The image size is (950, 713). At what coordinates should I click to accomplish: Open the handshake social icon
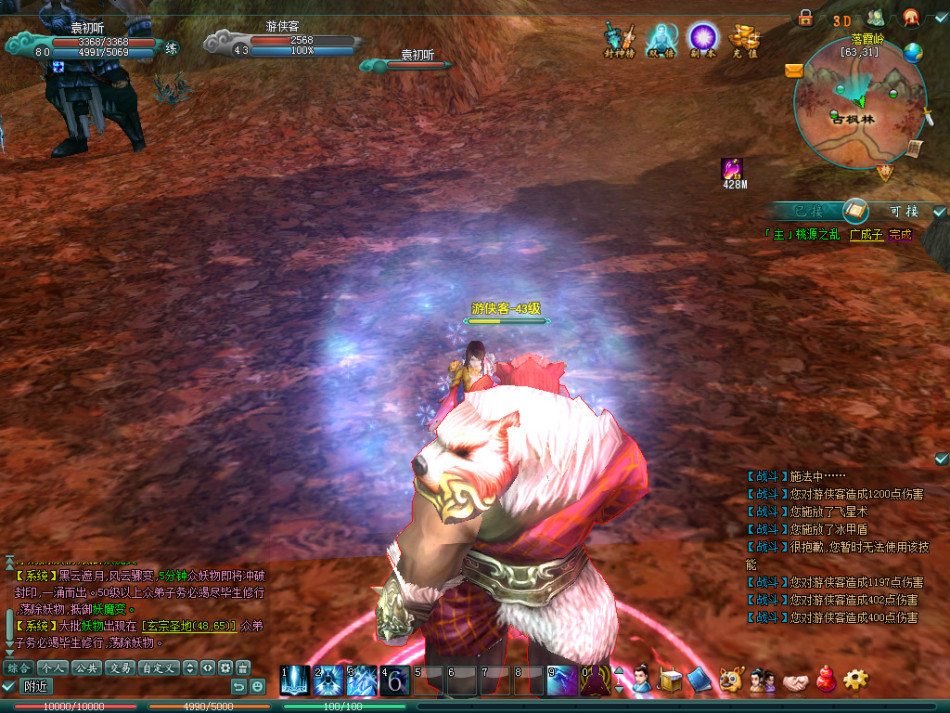[x=794, y=681]
